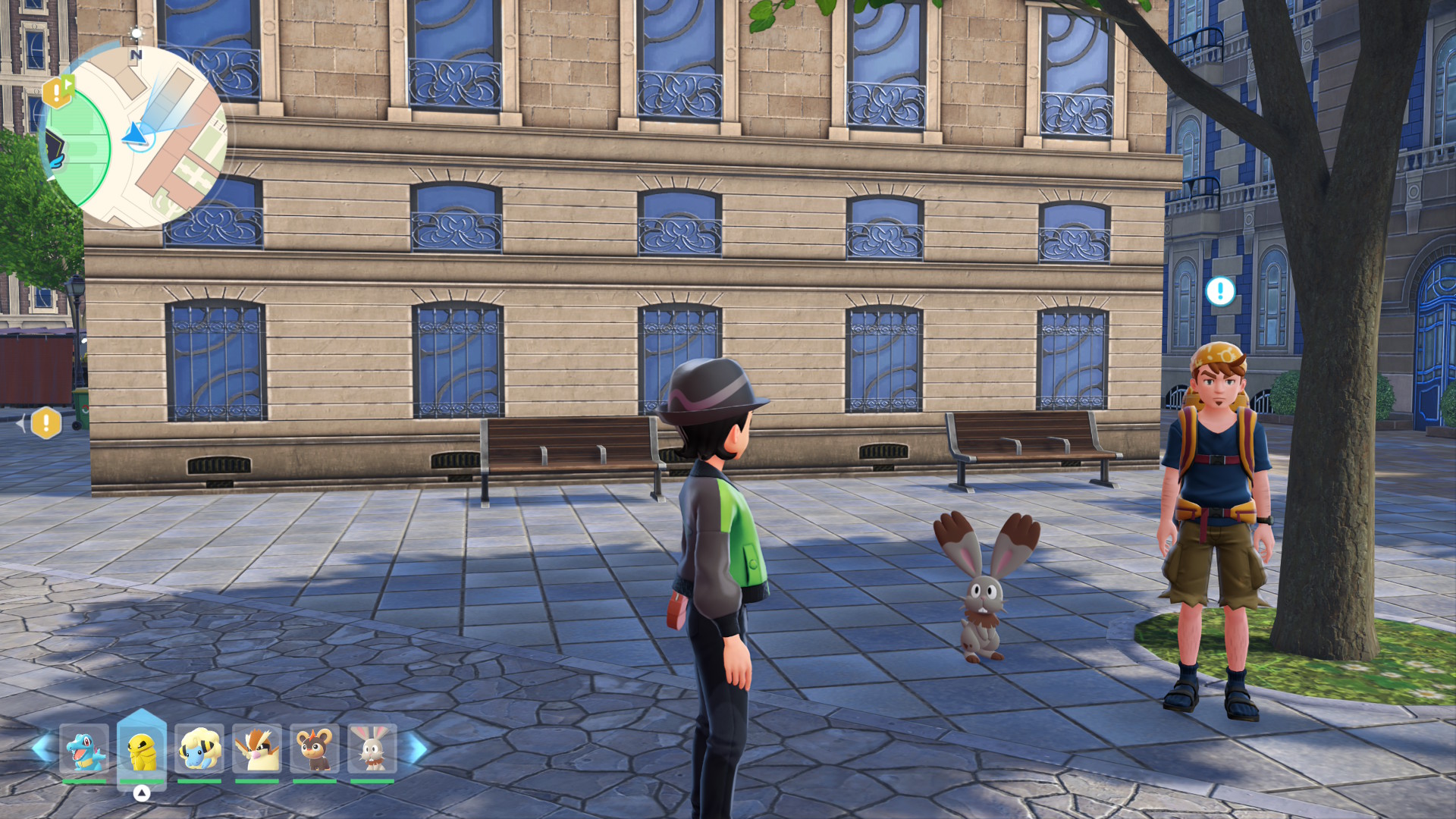This screenshot has height=819, width=1456.
Task: Switch to Litleo in the party bar
Action: click(x=315, y=749)
